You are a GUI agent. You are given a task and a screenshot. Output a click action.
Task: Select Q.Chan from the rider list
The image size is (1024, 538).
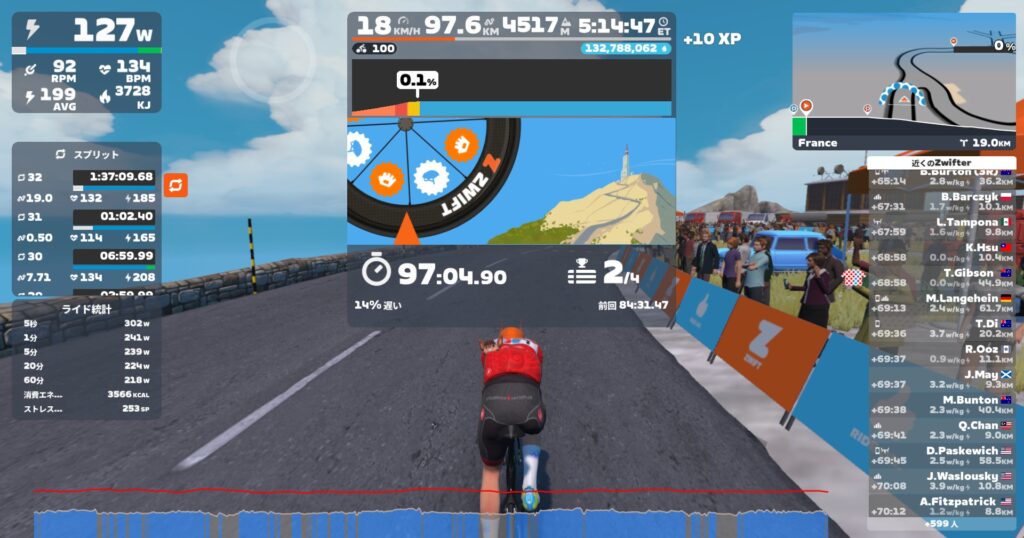pyautogui.click(x=942, y=430)
